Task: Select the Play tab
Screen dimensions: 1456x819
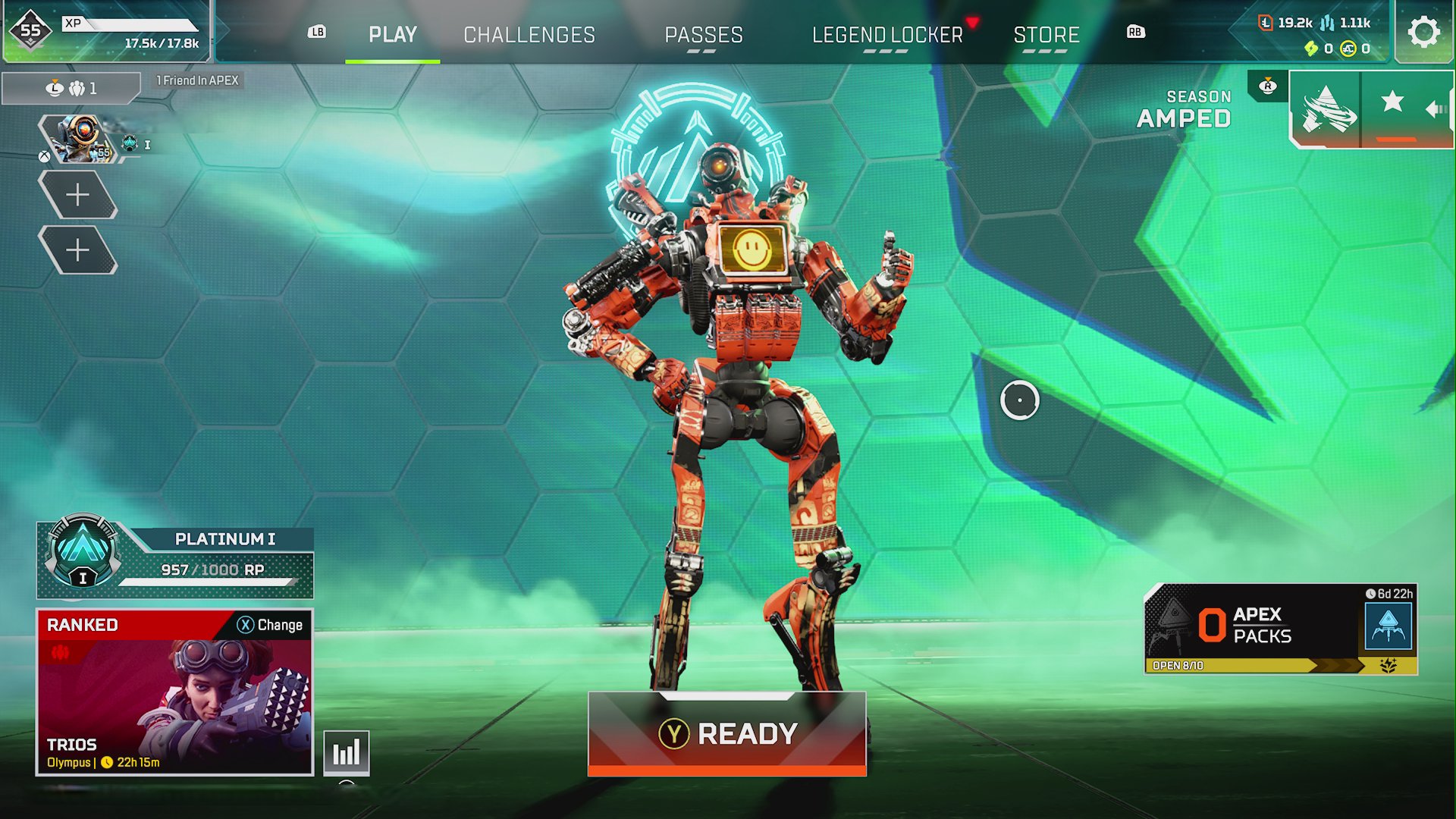Action: [392, 35]
